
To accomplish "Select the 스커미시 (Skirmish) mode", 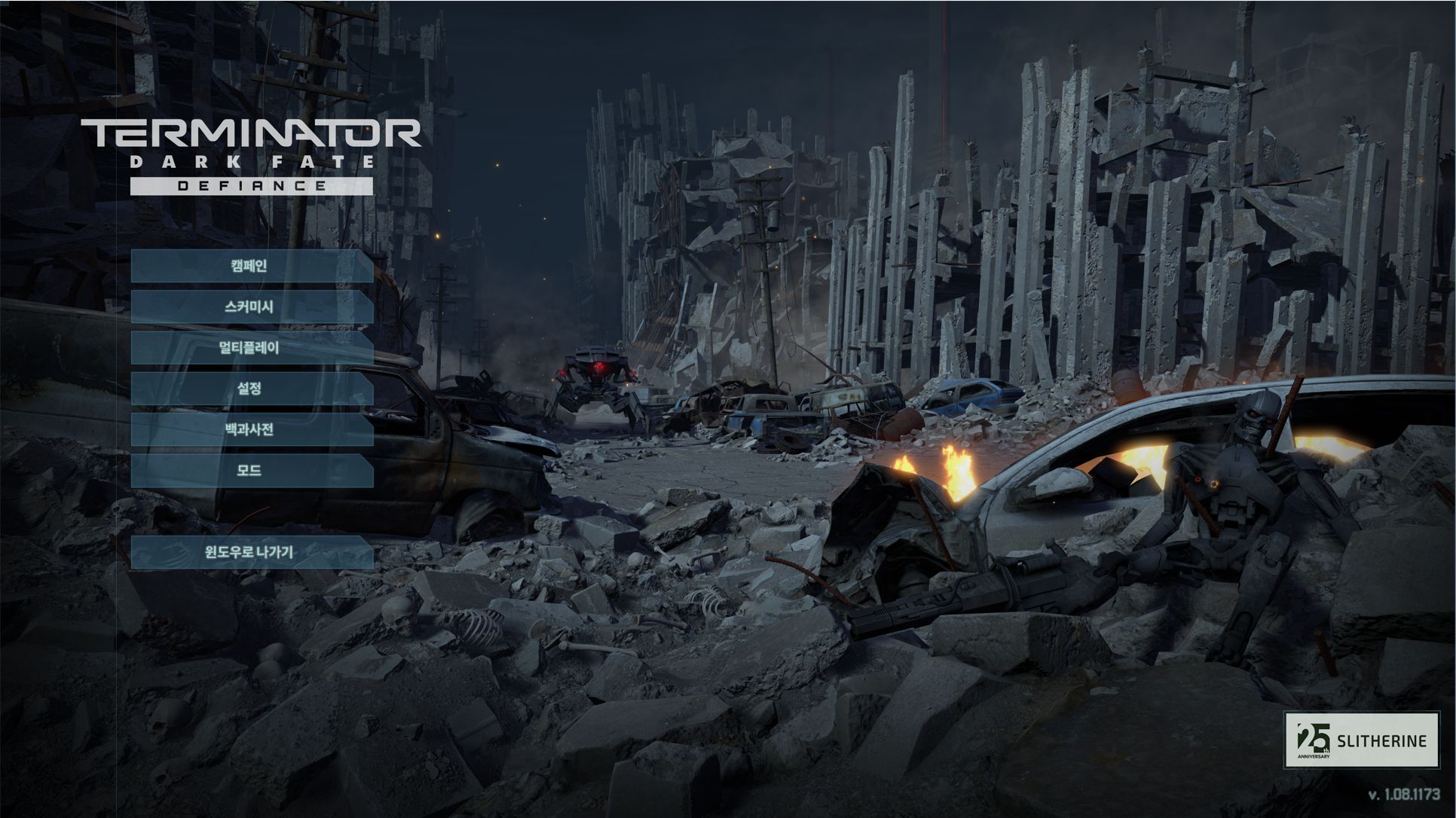I will 251,307.
